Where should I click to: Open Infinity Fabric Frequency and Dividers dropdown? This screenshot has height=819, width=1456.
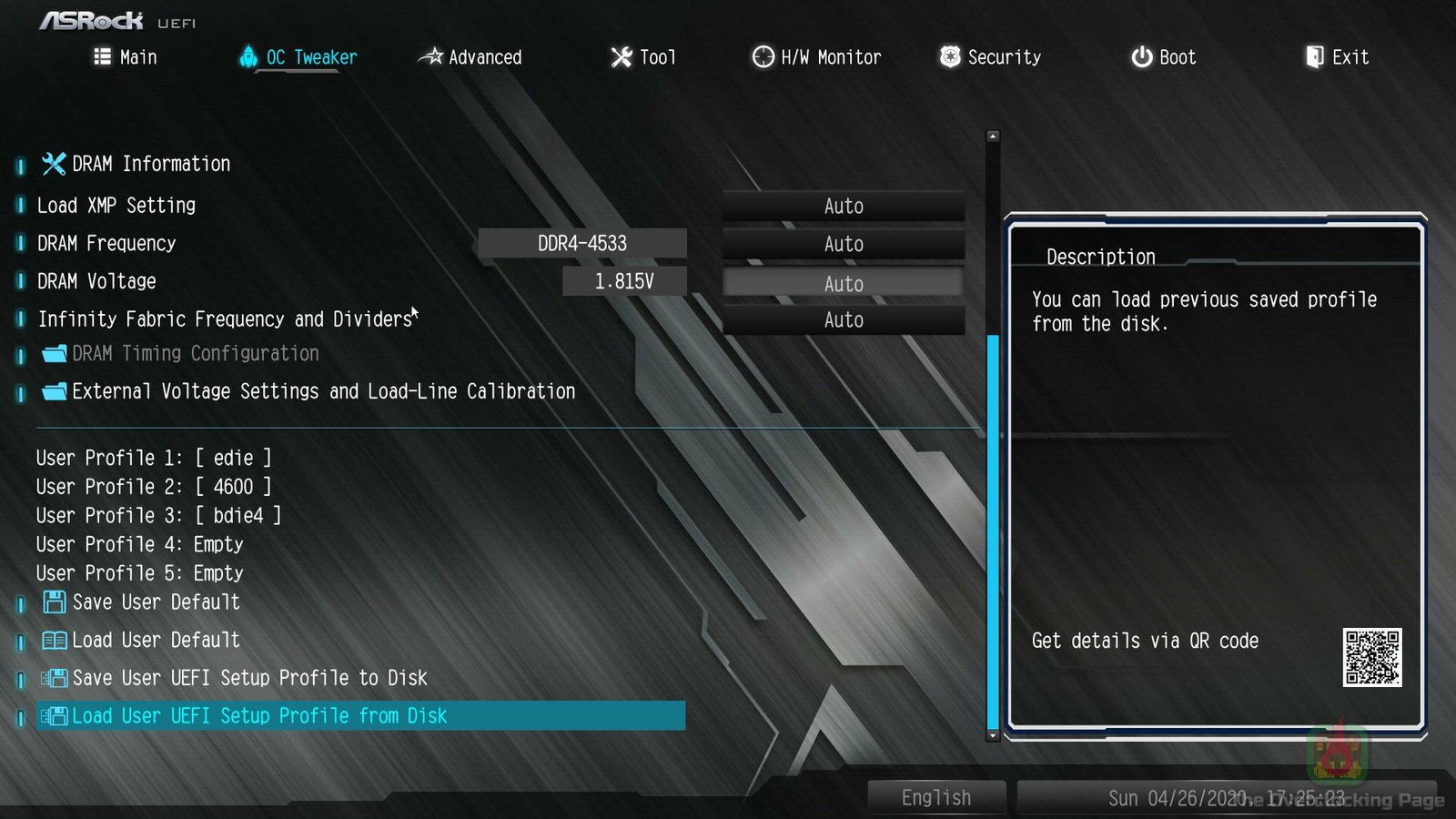pyautogui.click(x=843, y=320)
